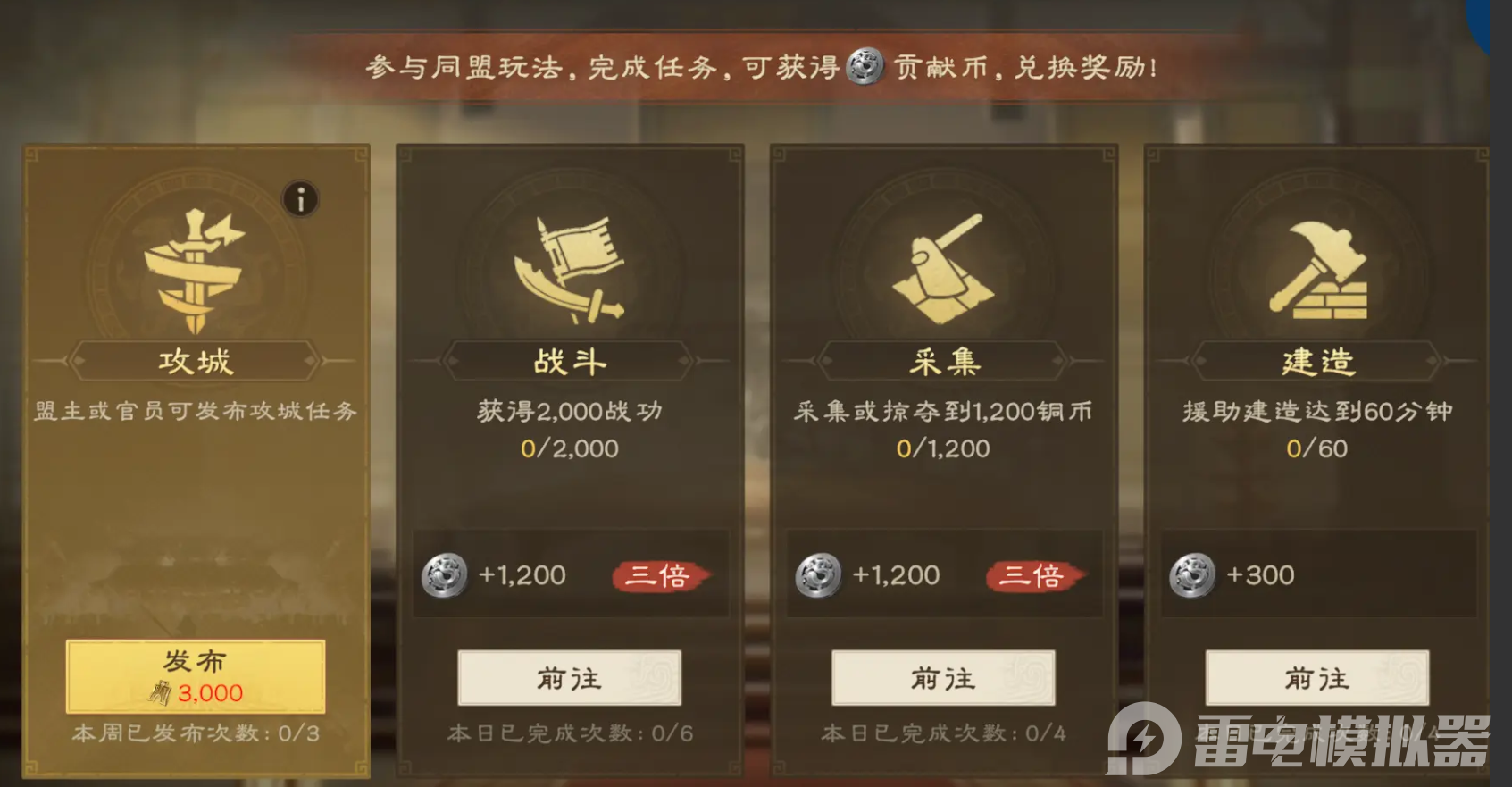Select the battle (战斗) sword and scroll icon
The height and width of the screenshot is (787, 1512).
(x=570, y=266)
